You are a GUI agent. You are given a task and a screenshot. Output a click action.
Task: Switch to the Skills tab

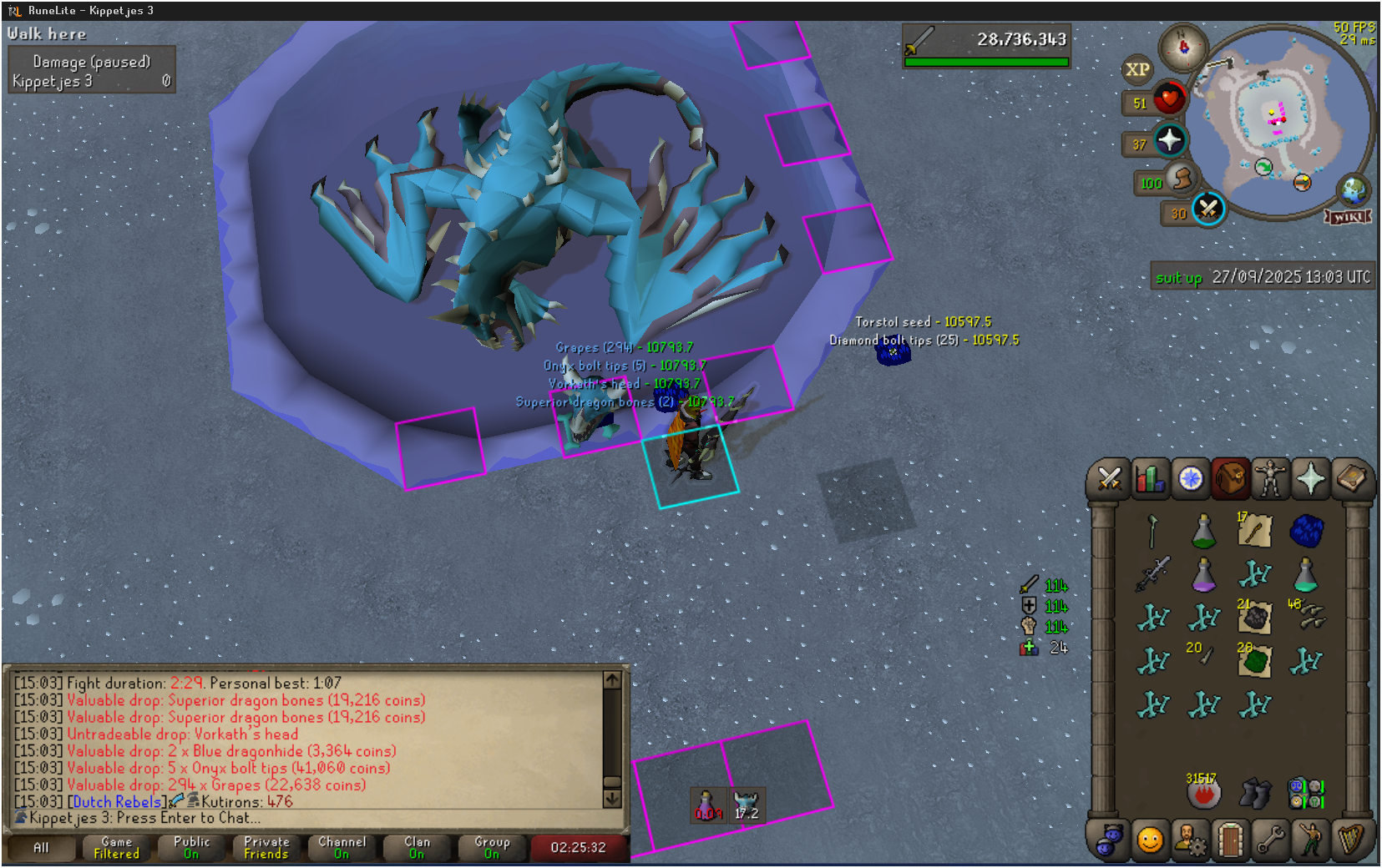pyautogui.click(x=1150, y=479)
